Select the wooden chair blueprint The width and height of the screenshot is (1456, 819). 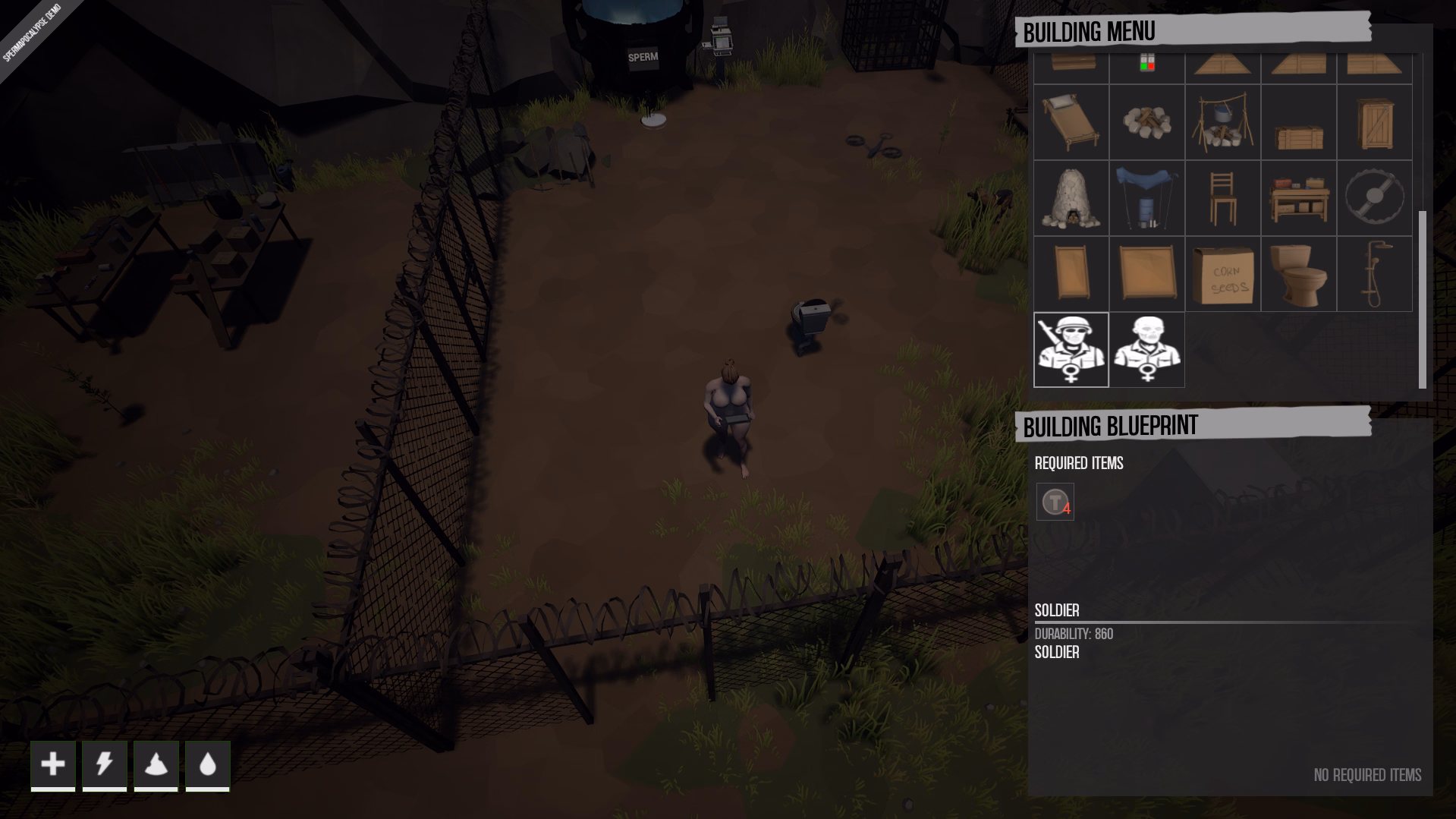tap(1222, 198)
